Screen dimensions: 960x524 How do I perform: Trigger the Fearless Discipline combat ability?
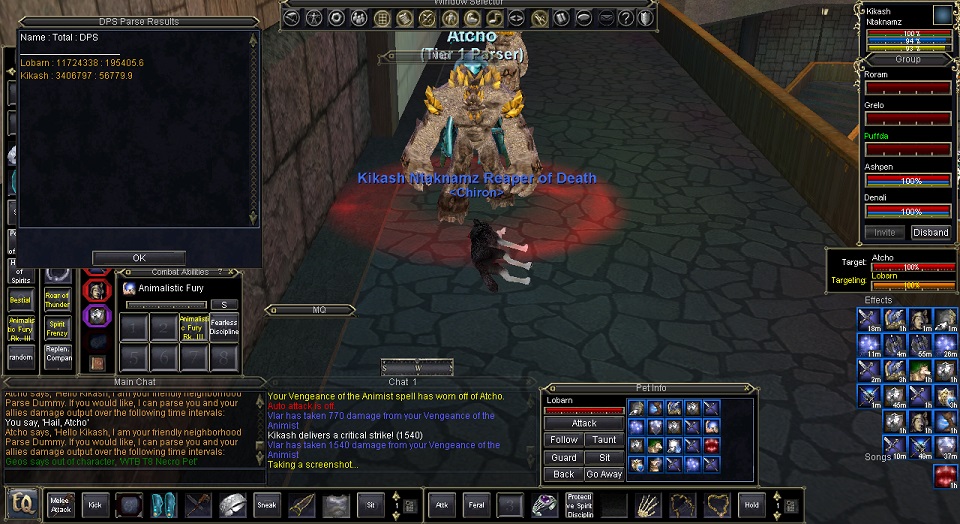click(224, 327)
